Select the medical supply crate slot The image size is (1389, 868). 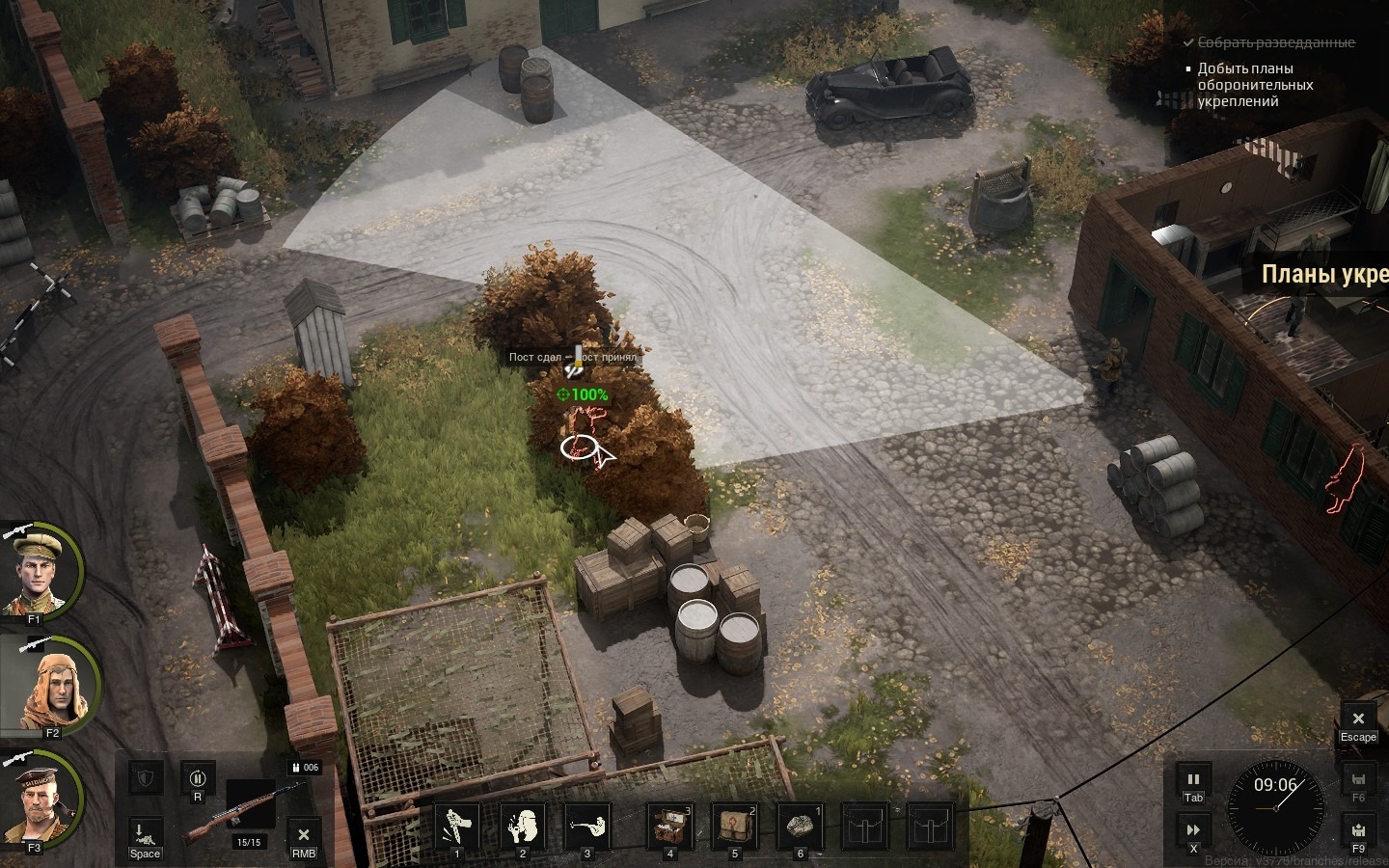pos(669,827)
